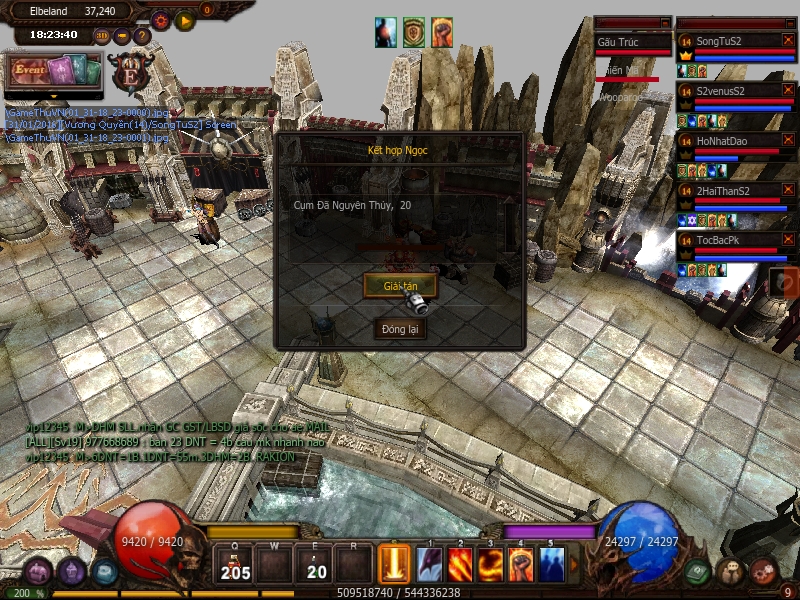
Task: Select the Gấu Trúc target frame
Action: point(632,43)
